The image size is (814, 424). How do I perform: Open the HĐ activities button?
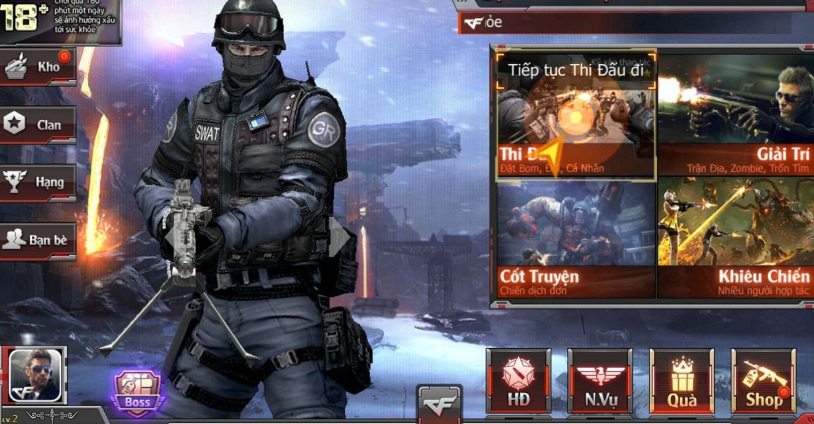(518, 381)
